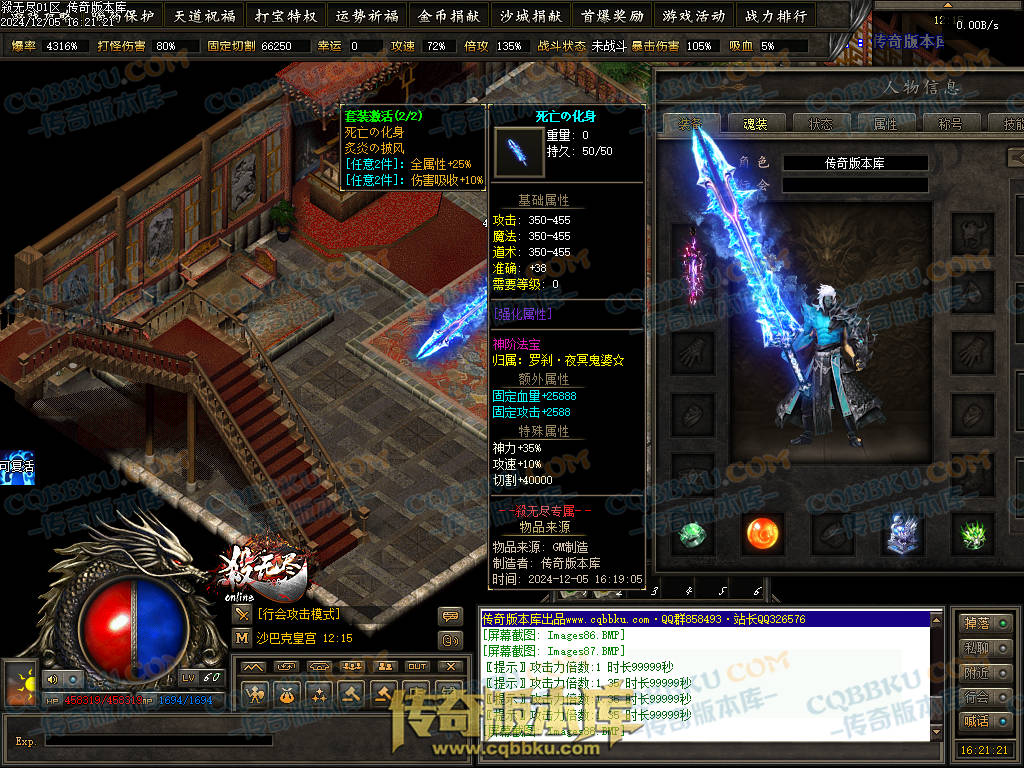Click the crossed swords attack mode button
The height and width of the screenshot is (768, 1024).
pos(242,614)
